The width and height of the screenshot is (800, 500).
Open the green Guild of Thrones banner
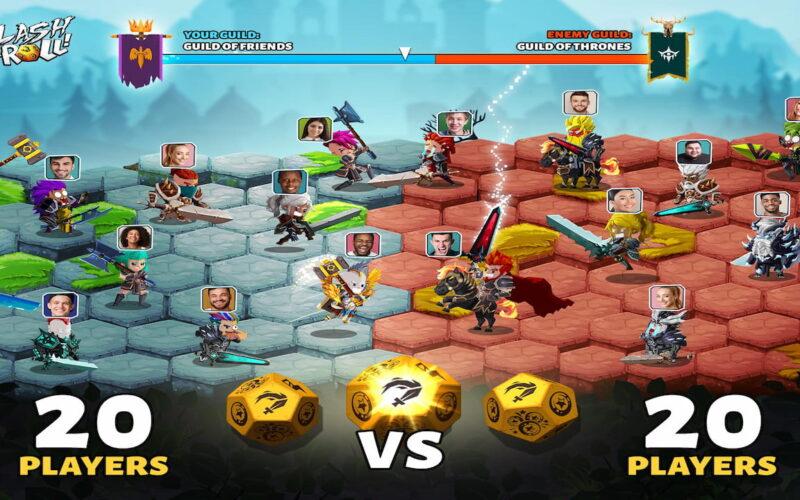[665, 50]
